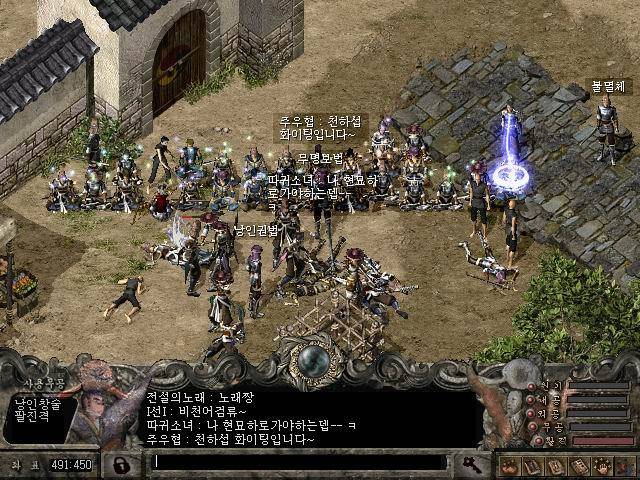Viewport: 640px width, 480px height.
Task: Select the 낭인창술 martial art entry
Action: (x=38, y=403)
